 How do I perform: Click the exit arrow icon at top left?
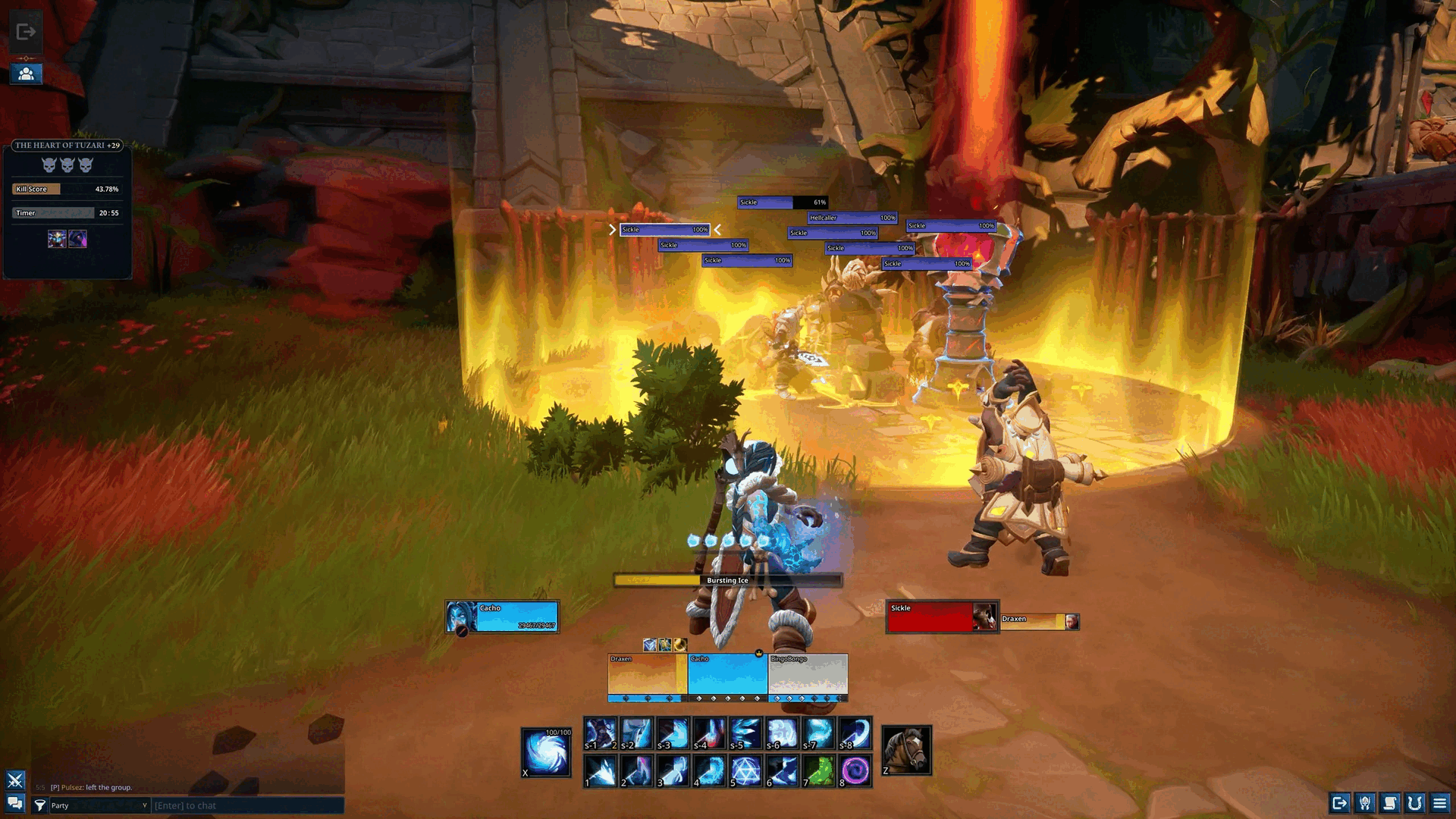(x=26, y=32)
